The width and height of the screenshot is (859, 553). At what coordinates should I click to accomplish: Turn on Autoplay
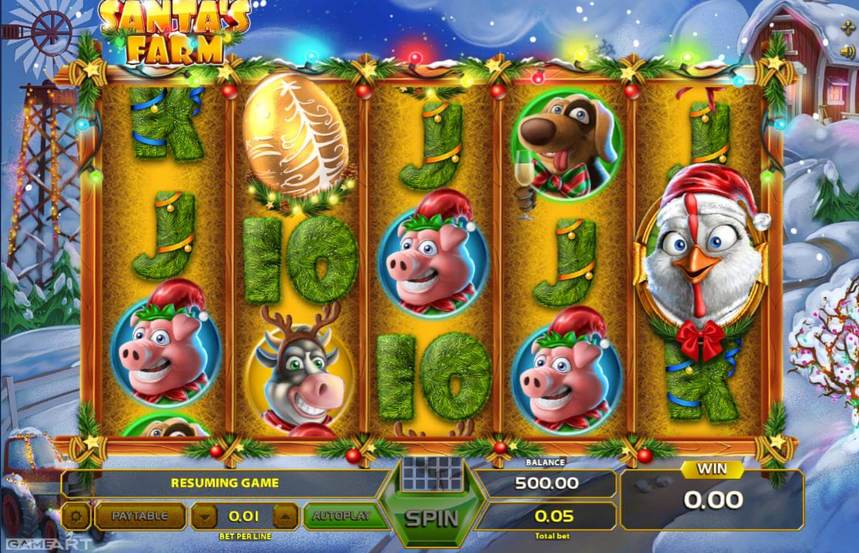(x=341, y=516)
